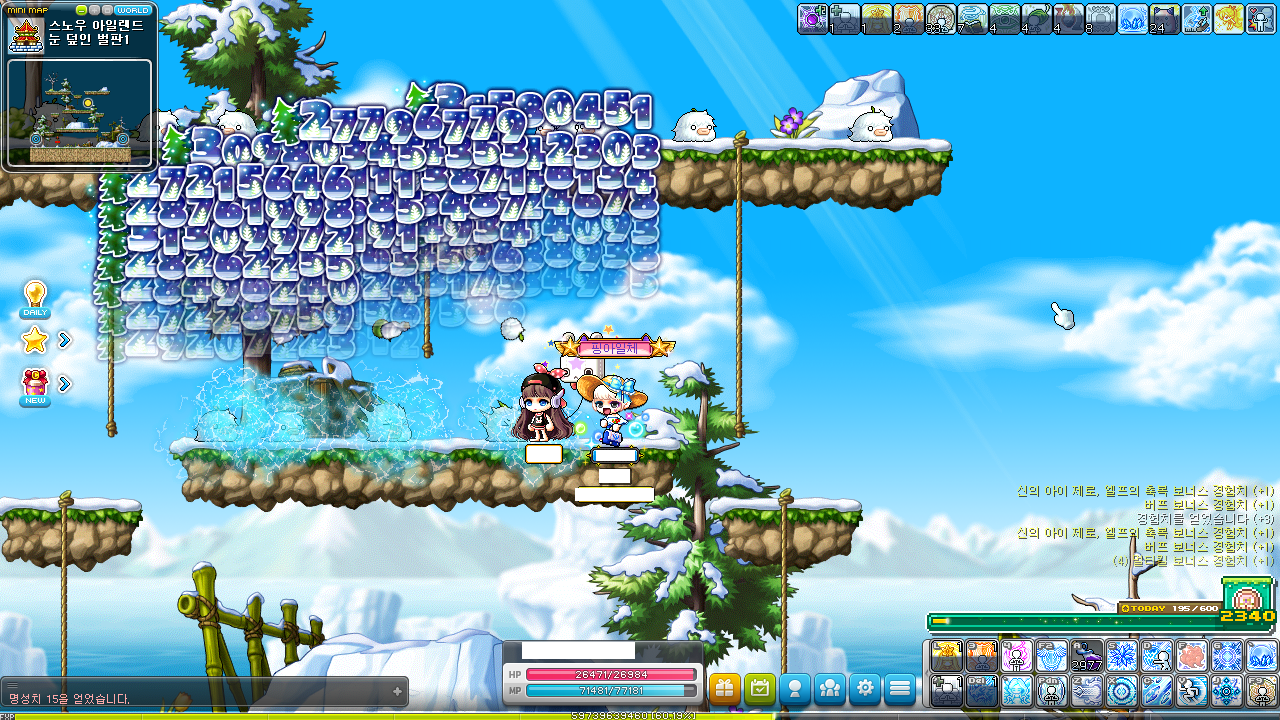This screenshot has width=1280, height=720.
Task: Open the character info button
Action: 795,688
